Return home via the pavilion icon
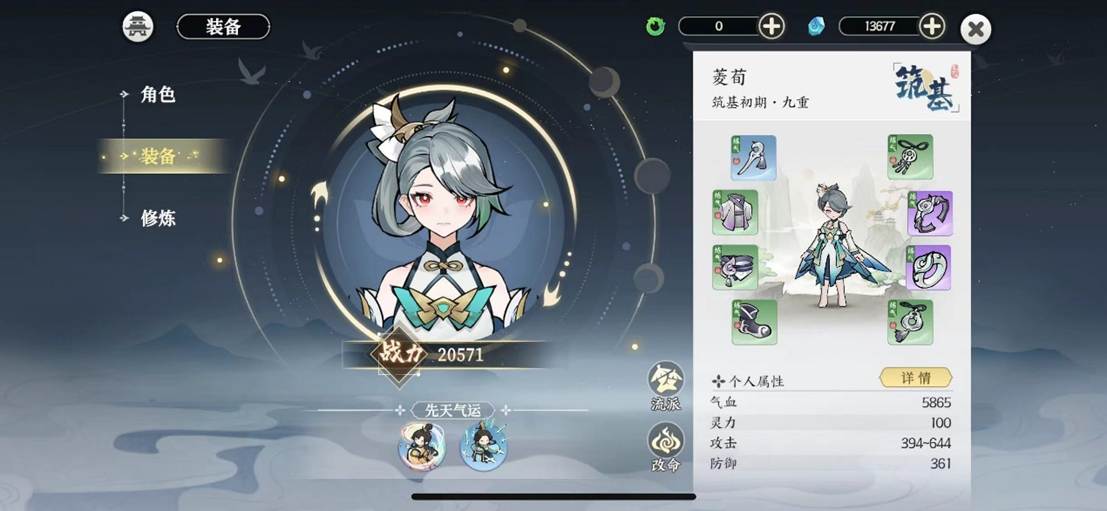The height and width of the screenshot is (511, 1107). pos(138,27)
